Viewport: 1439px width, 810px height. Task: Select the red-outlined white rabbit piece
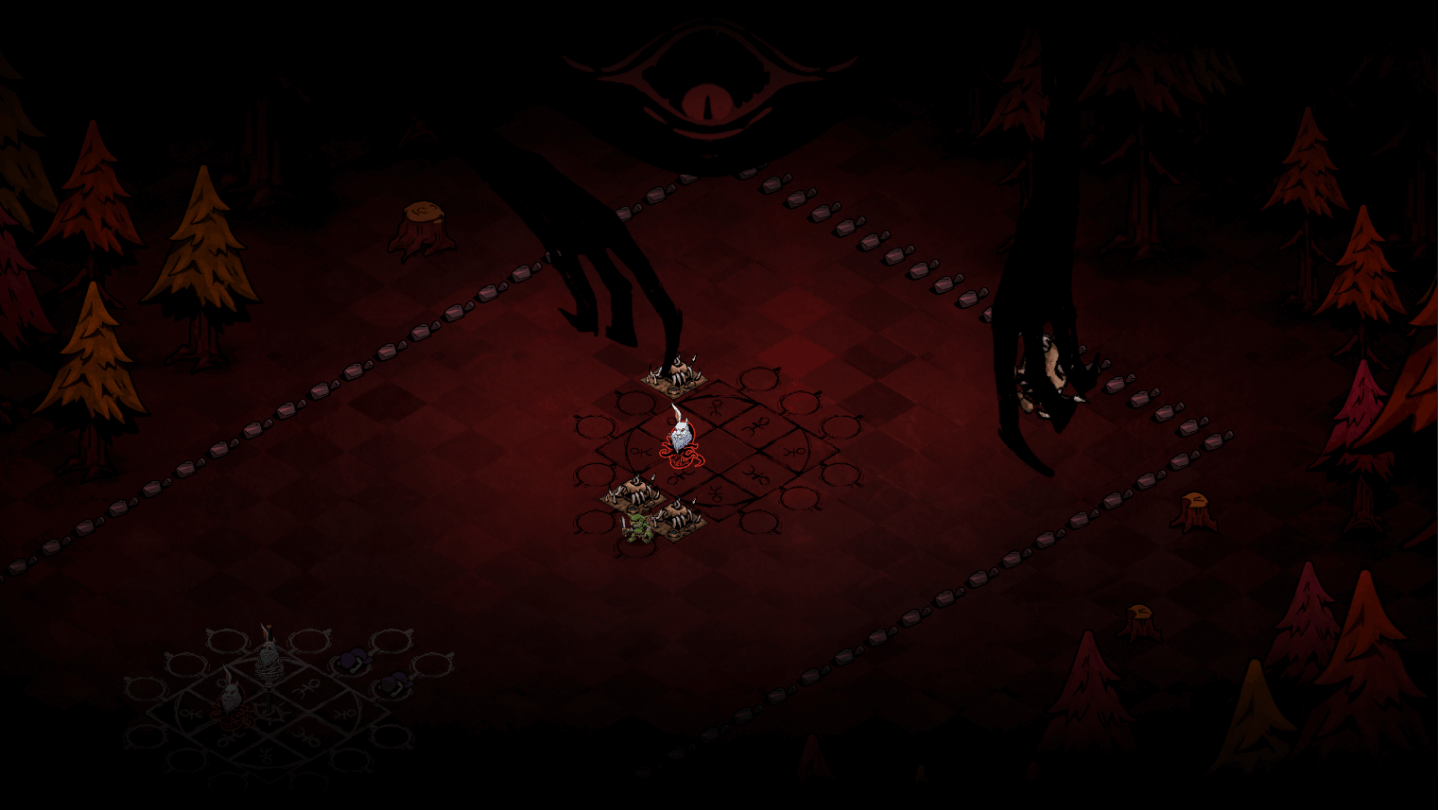(x=680, y=440)
